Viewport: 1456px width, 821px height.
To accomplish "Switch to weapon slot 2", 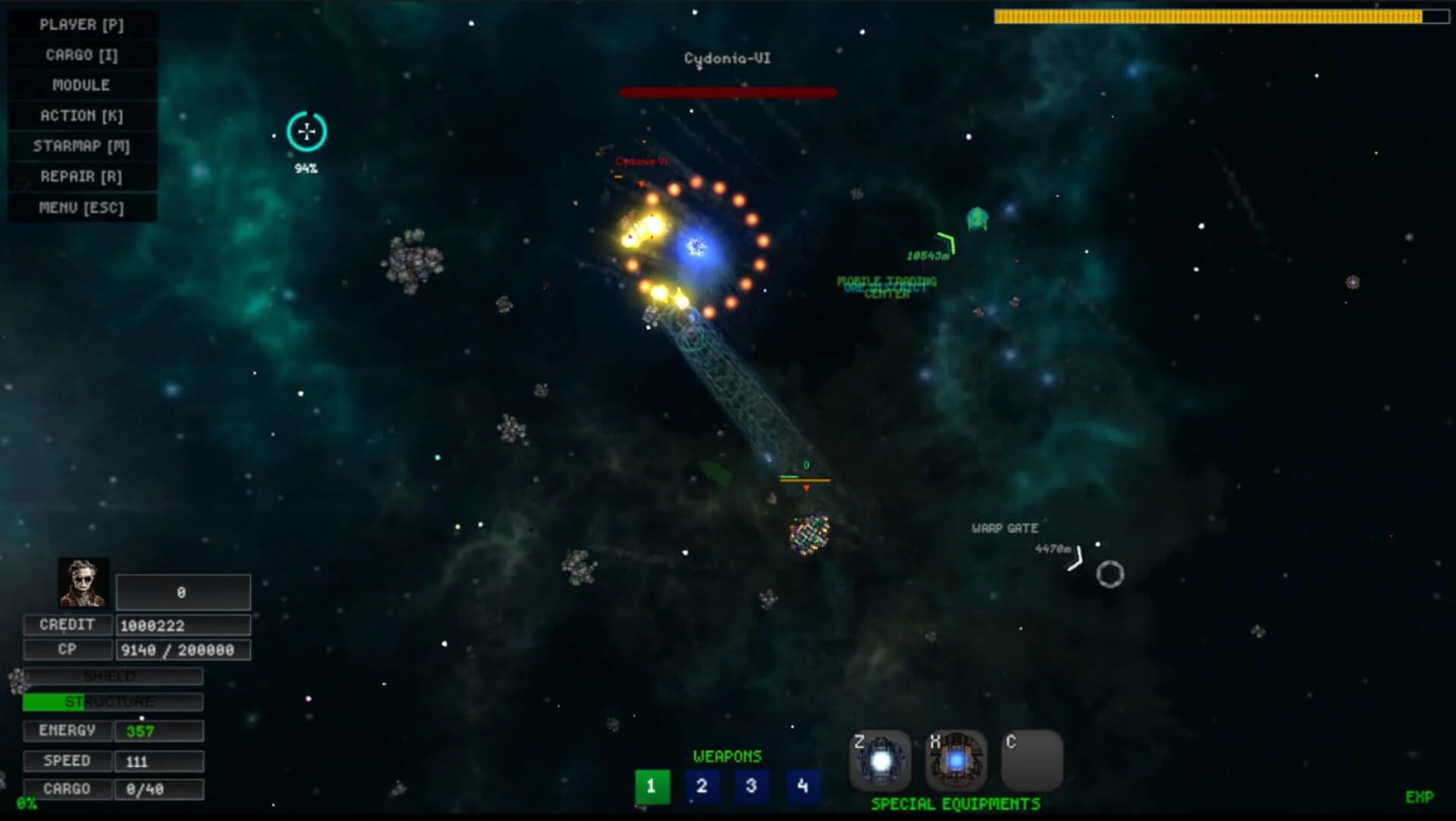I will tap(701, 788).
